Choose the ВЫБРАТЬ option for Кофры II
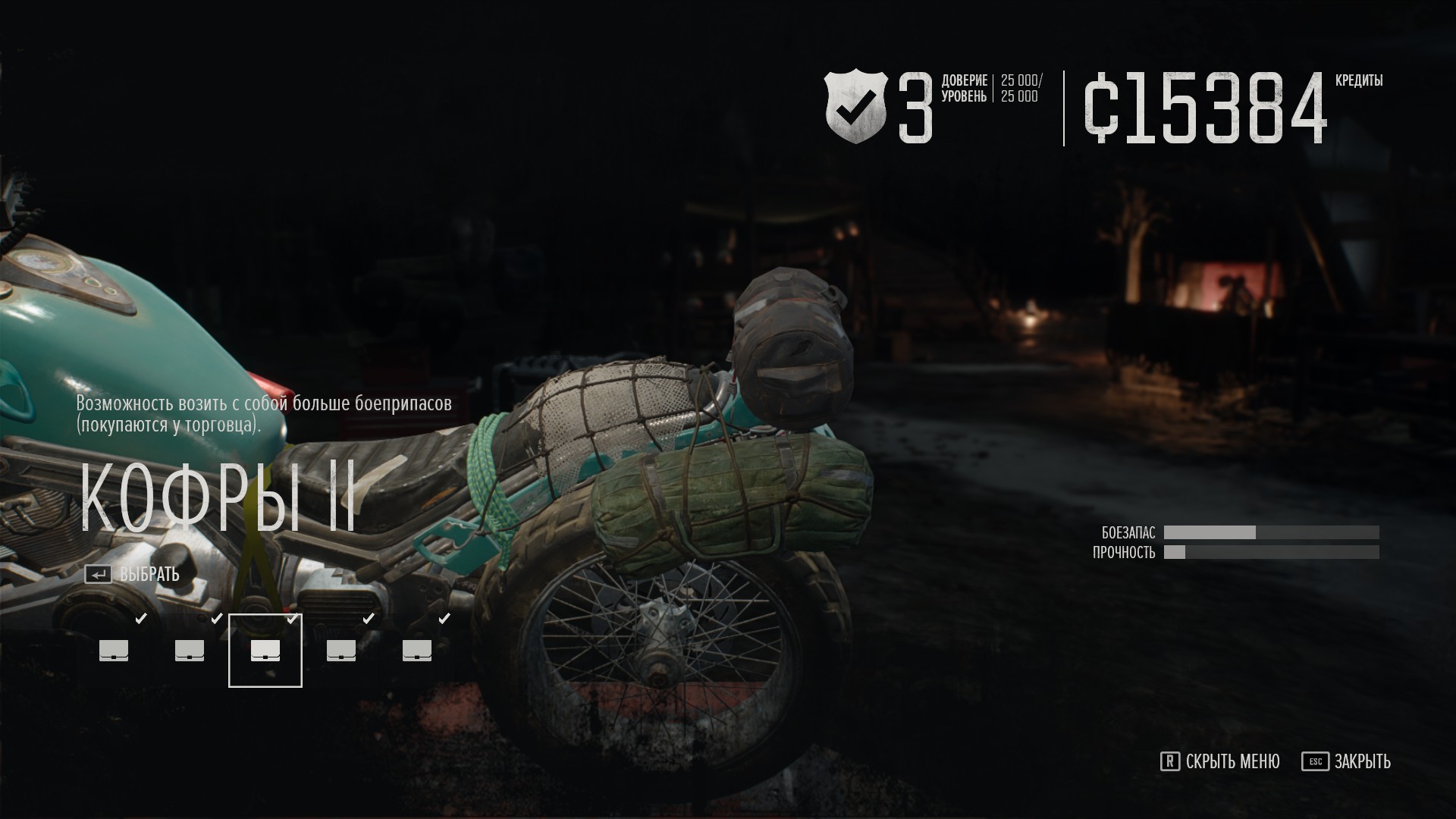Viewport: 1456px width, 819px height. (x=133, y=575)
